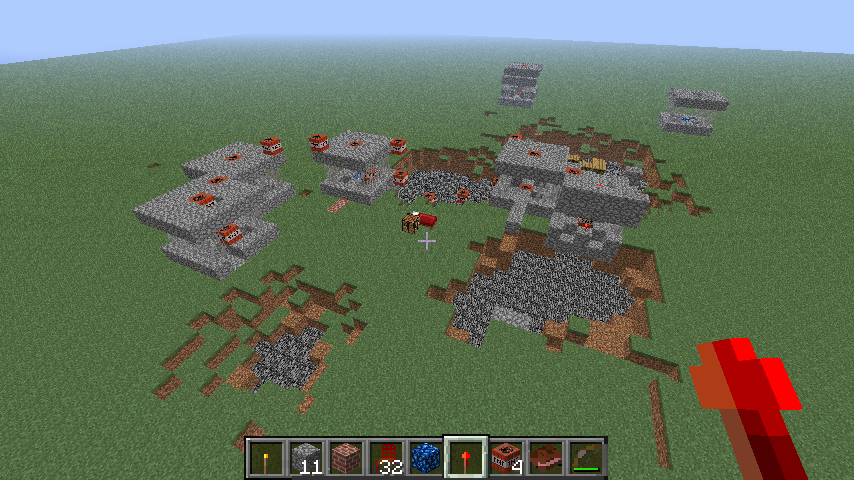
Task: Pick the redstone dust stack of 32
Action: pyautogui.click(x=386, y=458)
